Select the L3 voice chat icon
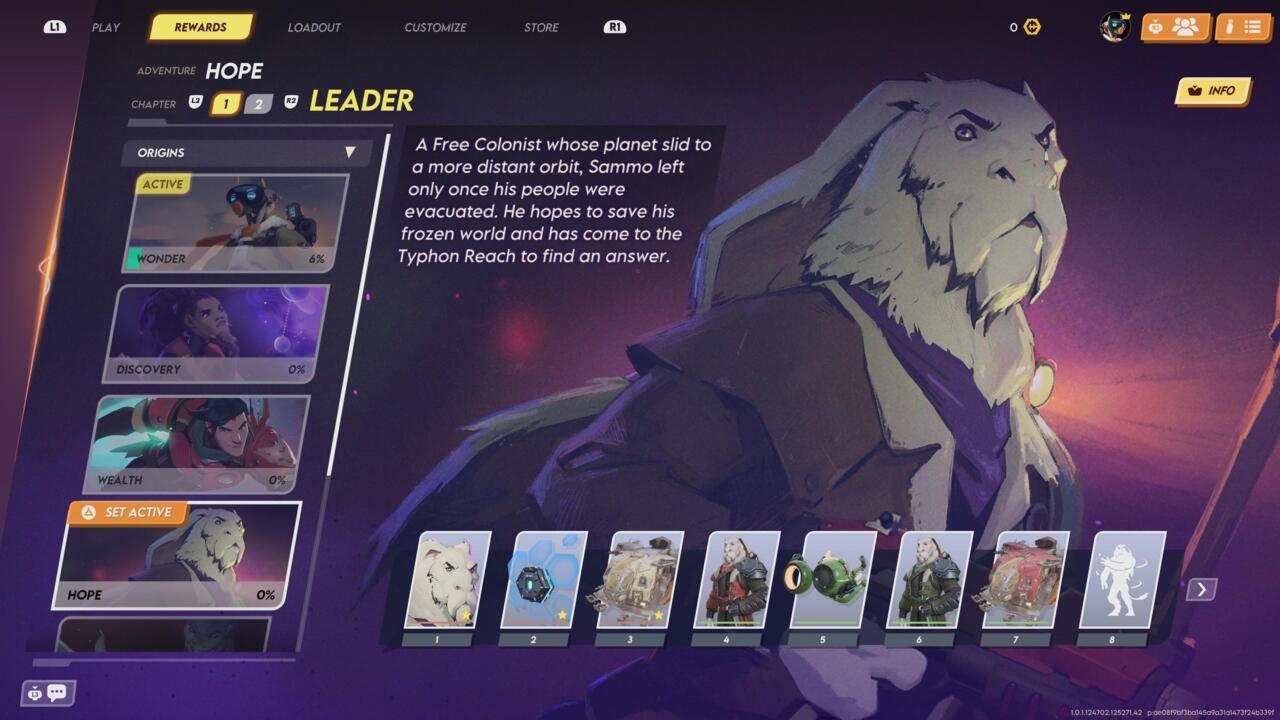Image resolution: width=1280 pixels, height=720 pixels. pos(35,693)
